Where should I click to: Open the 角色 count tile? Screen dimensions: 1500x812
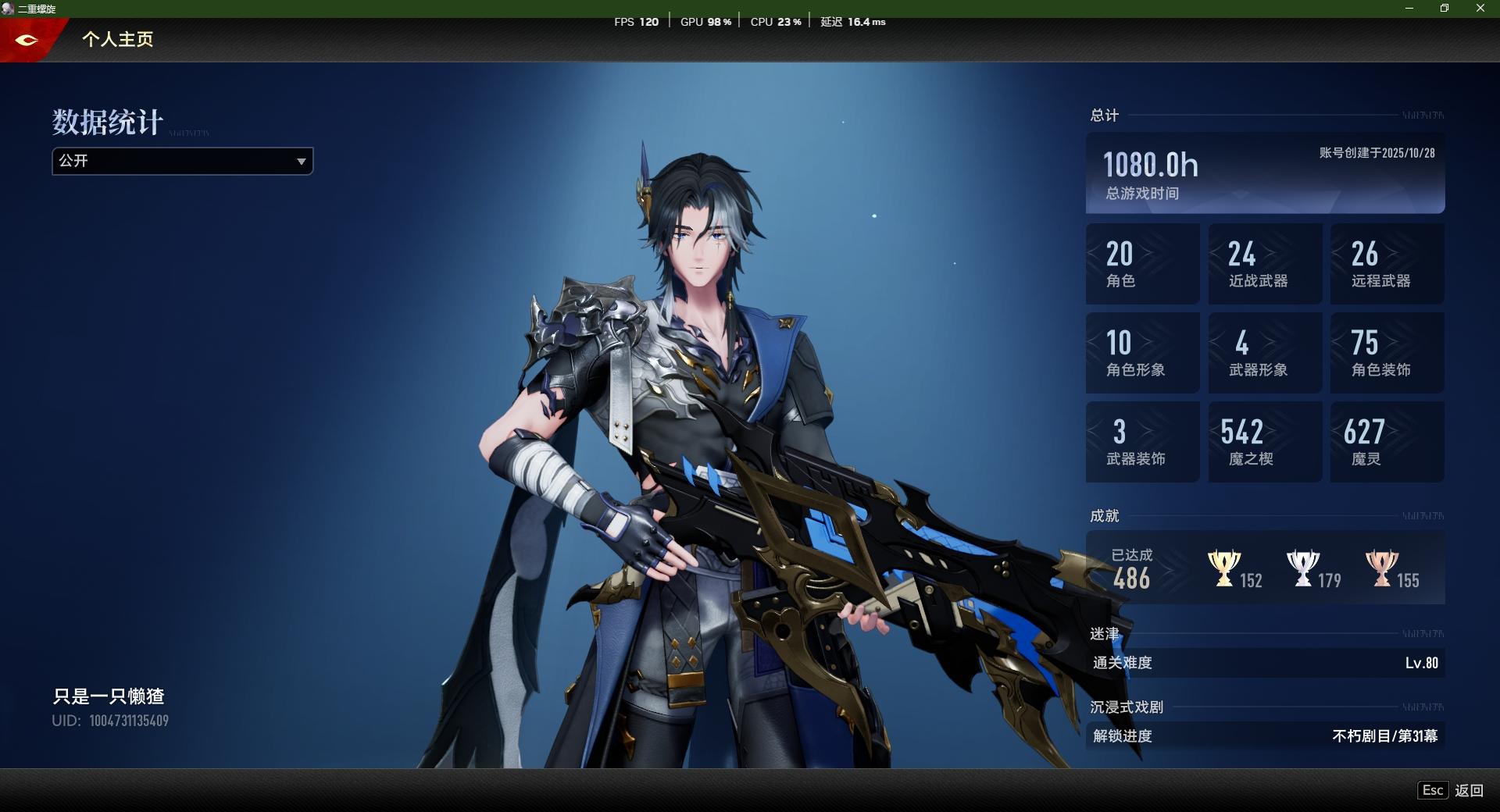click(1142, 264)
